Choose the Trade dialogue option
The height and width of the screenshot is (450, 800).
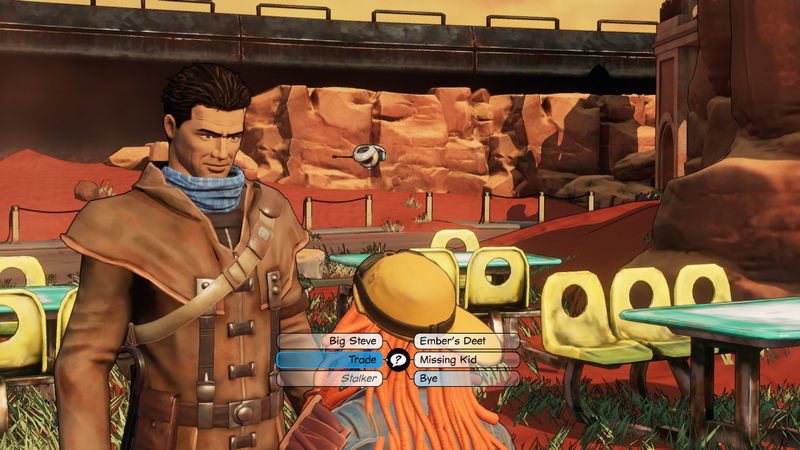(332, 360)
